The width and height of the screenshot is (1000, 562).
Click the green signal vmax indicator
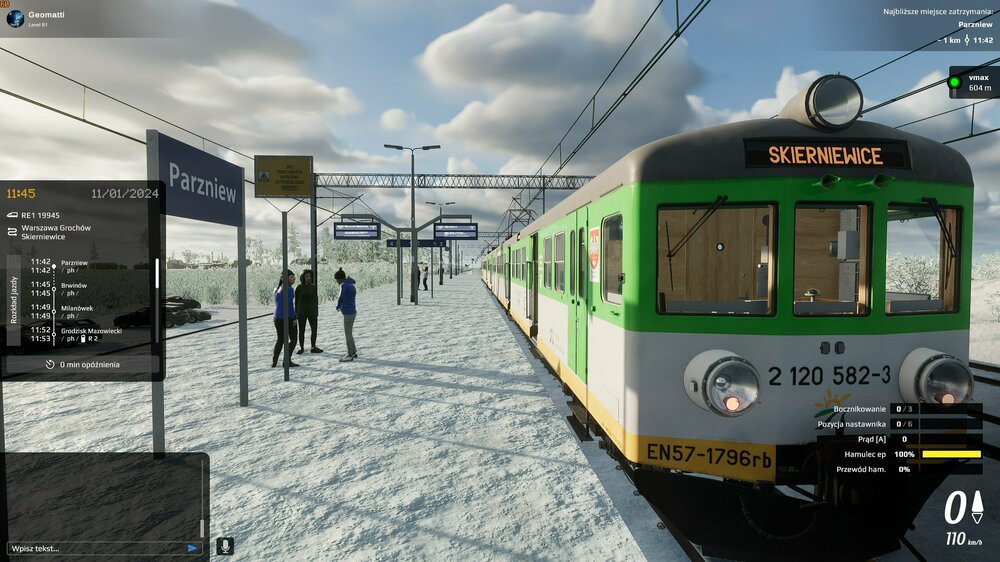[954, 82]
